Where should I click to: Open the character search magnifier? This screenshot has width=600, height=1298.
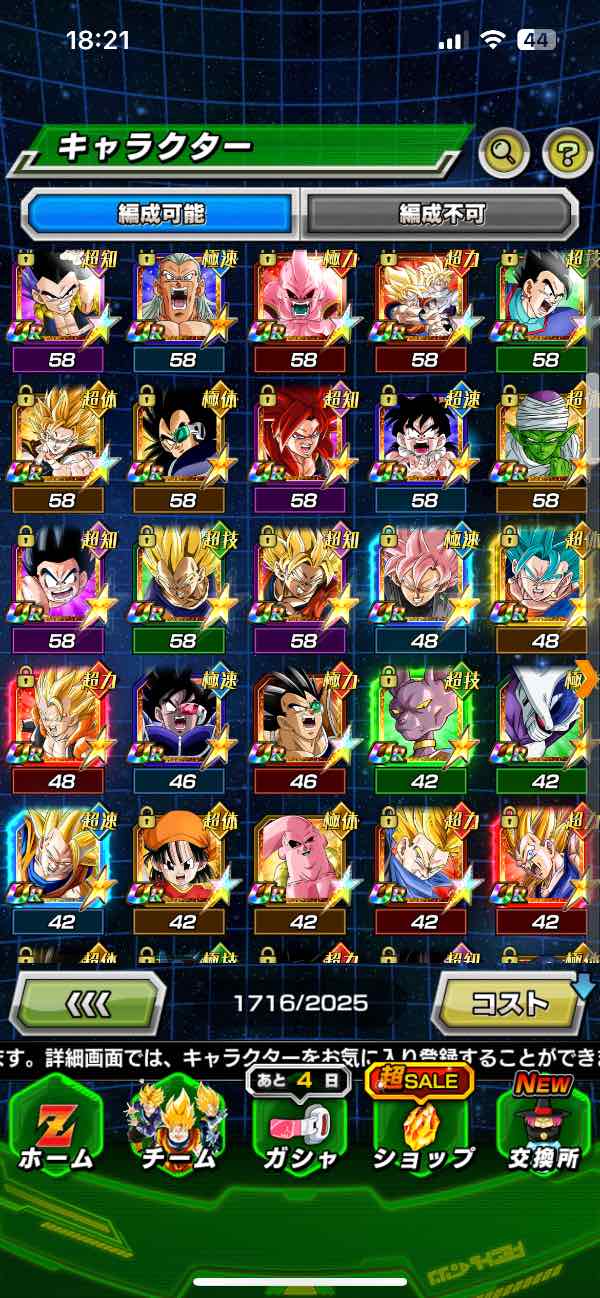pyautogui.click(x=504, y=153)
